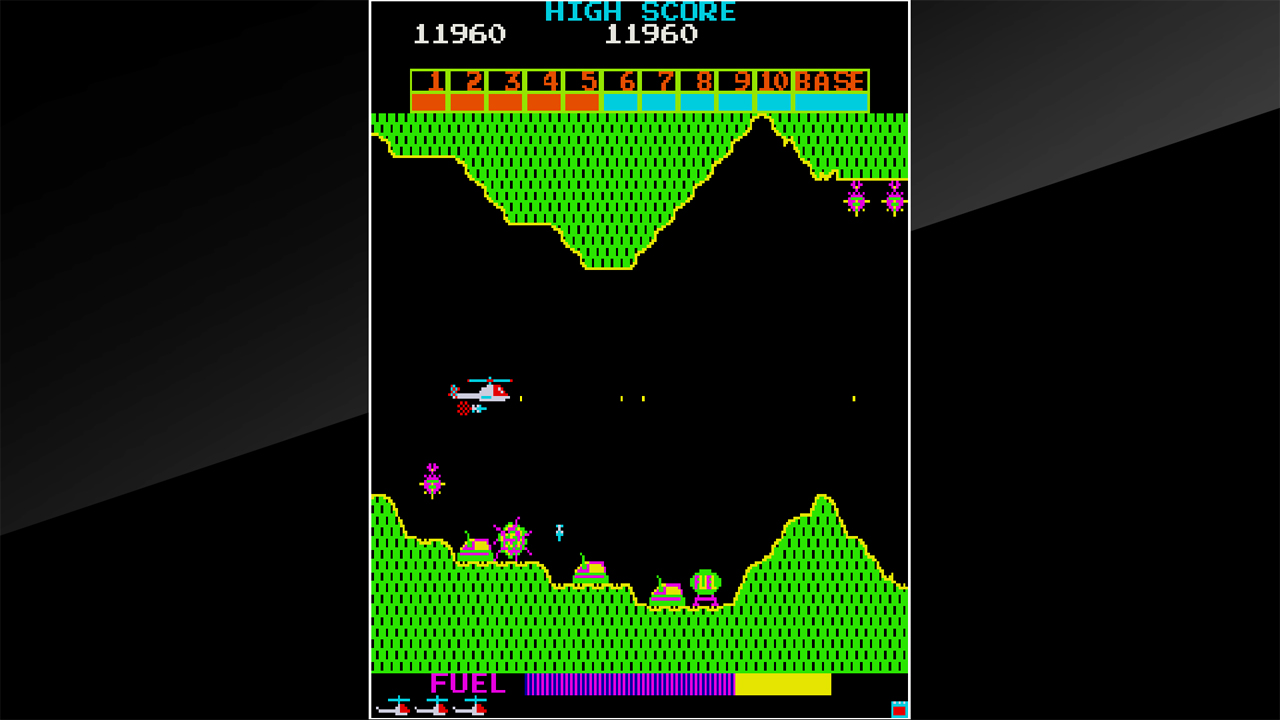The width and height of the screenshot is (1280, 720).
Task: Toggle the third spare helicopter life icon
Action: [x=471, y=707]
